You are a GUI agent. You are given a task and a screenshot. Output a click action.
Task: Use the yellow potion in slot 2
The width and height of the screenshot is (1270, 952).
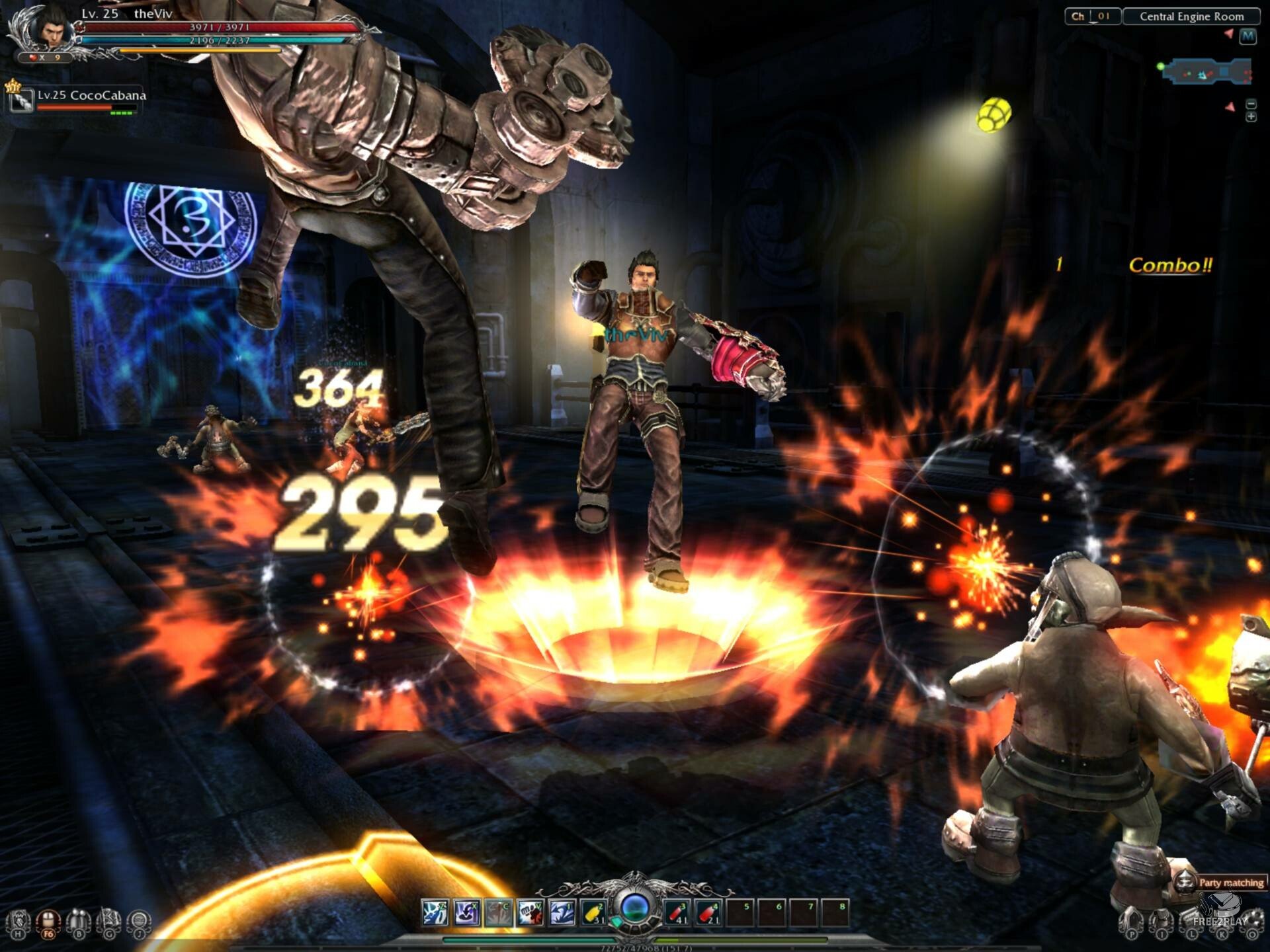593,913
